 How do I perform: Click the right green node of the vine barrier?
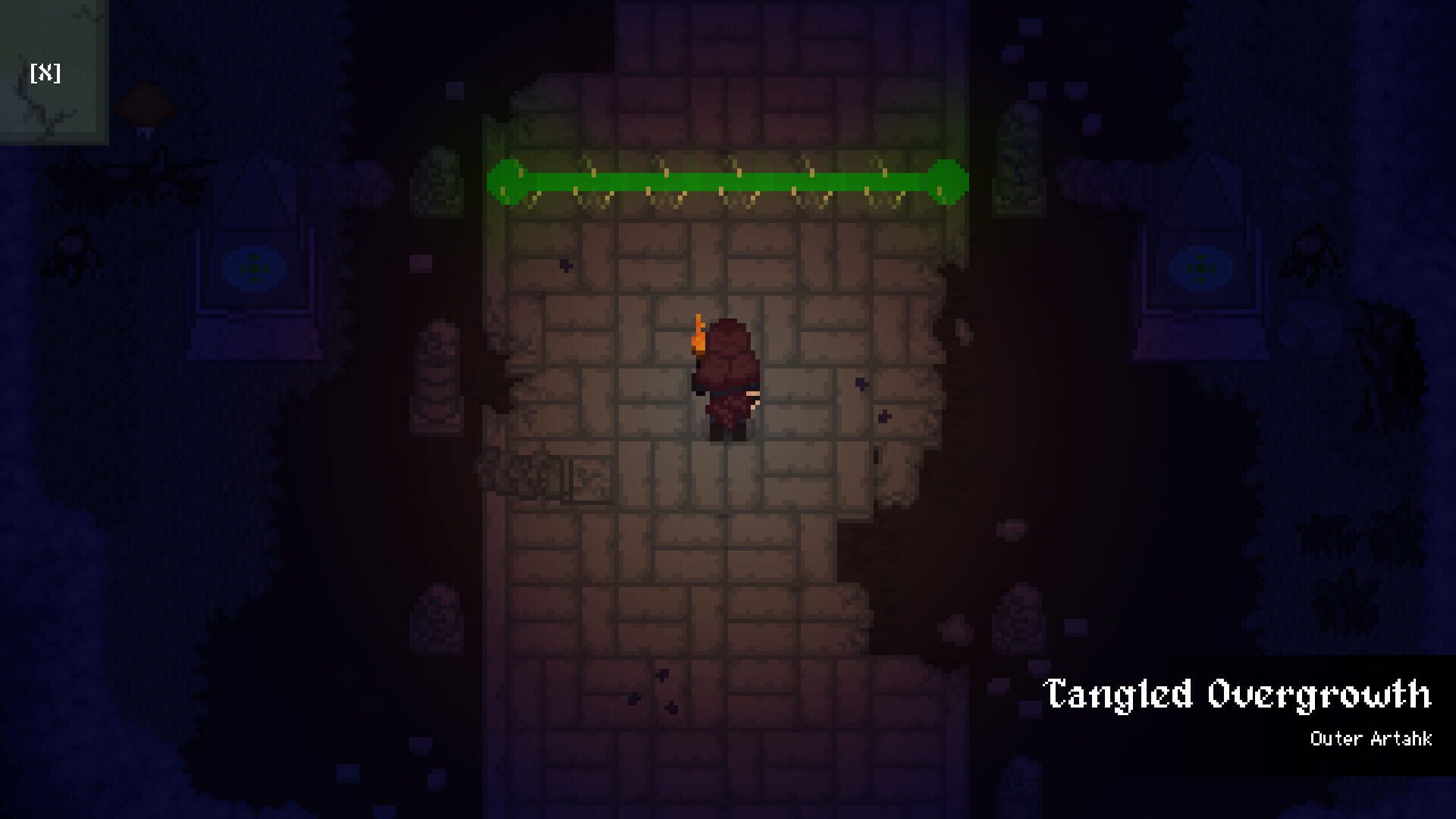tap(946, 182)
